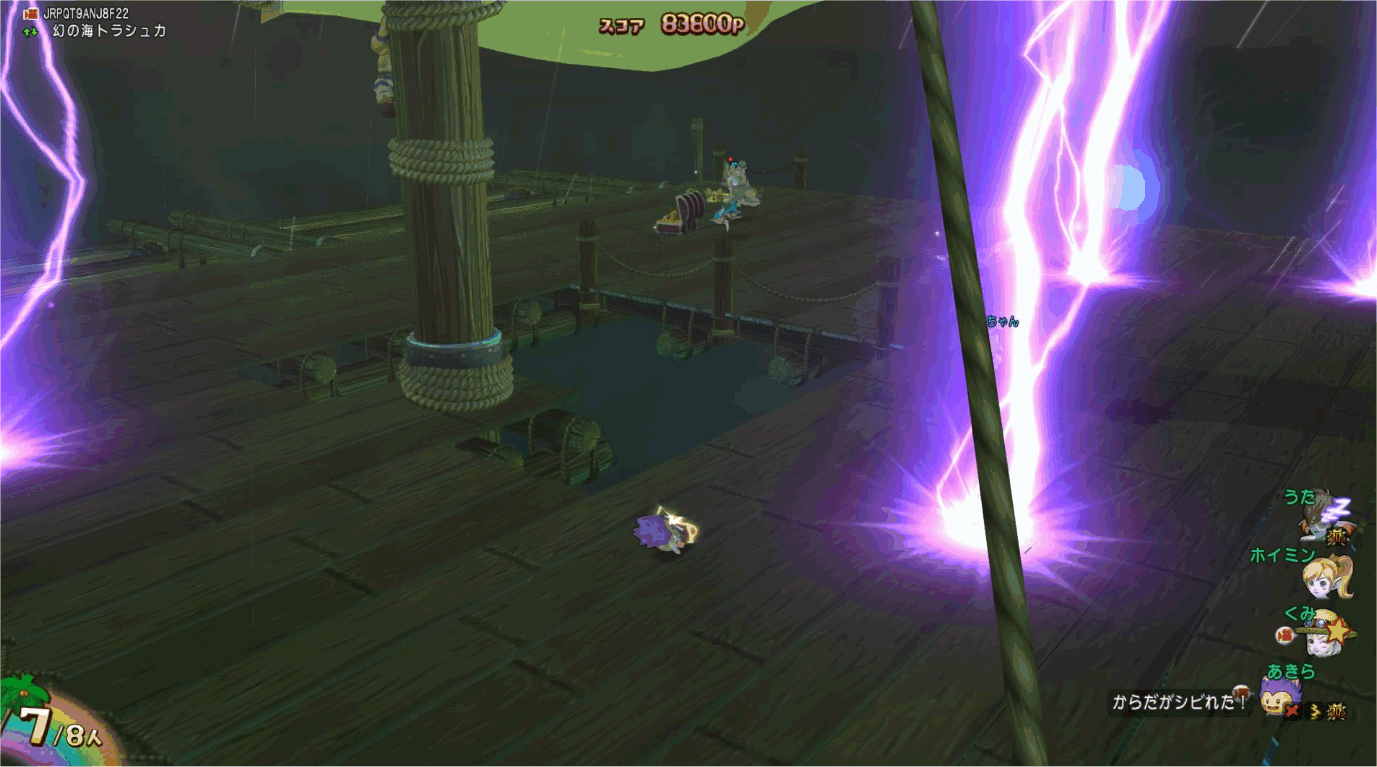Click the red badge icon beside くみ

tap(1285, 635)
